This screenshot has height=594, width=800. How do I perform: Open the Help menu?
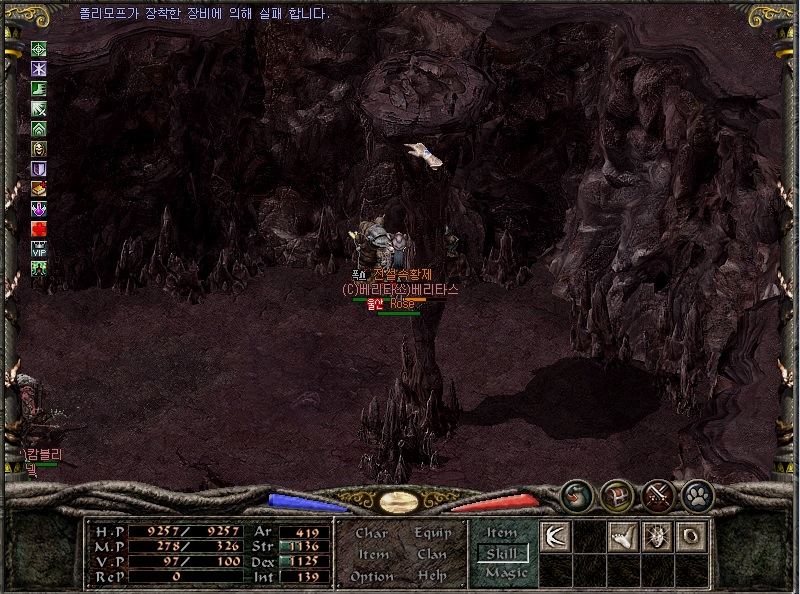click(x=433, y=576)
